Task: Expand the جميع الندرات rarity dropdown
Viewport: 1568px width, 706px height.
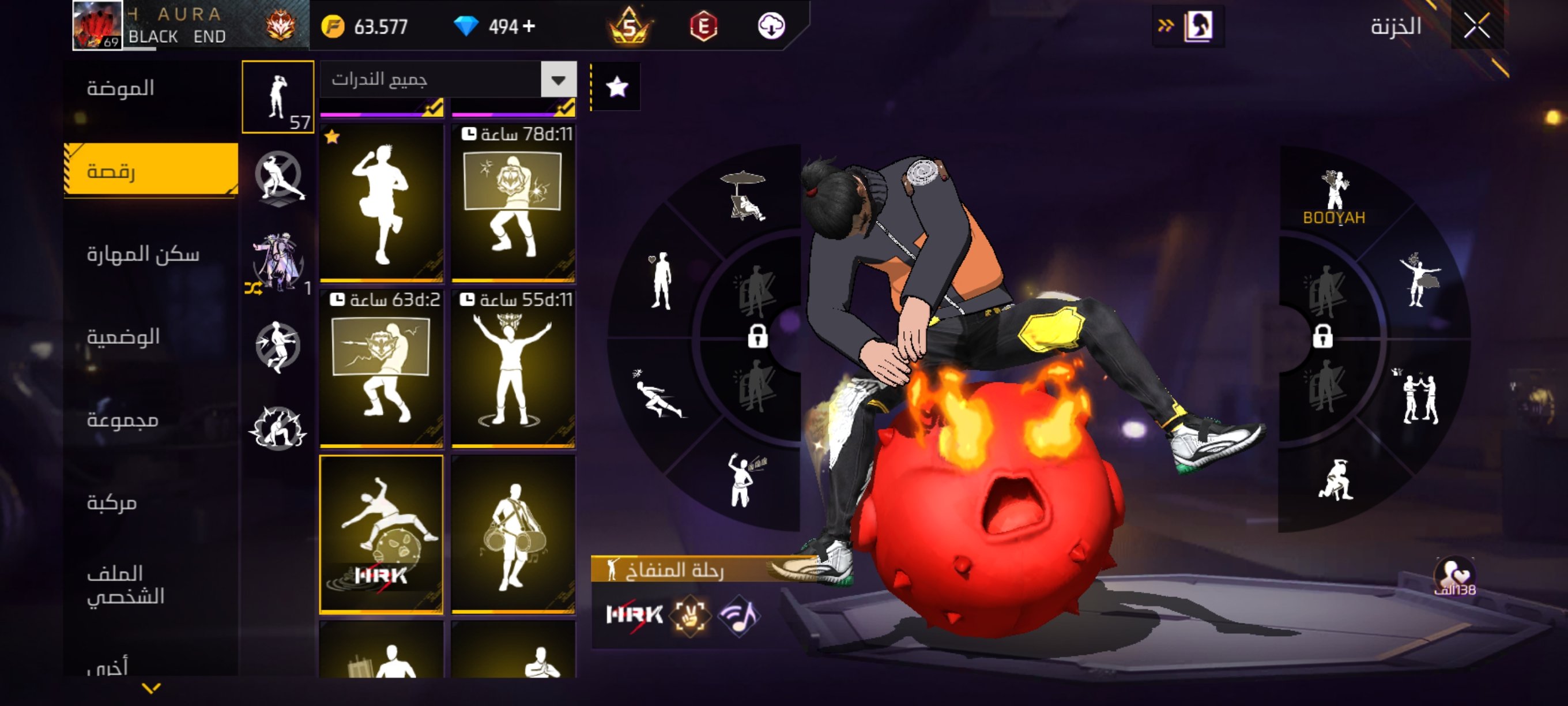Action: pyautogui.click(x=558, y=79)
